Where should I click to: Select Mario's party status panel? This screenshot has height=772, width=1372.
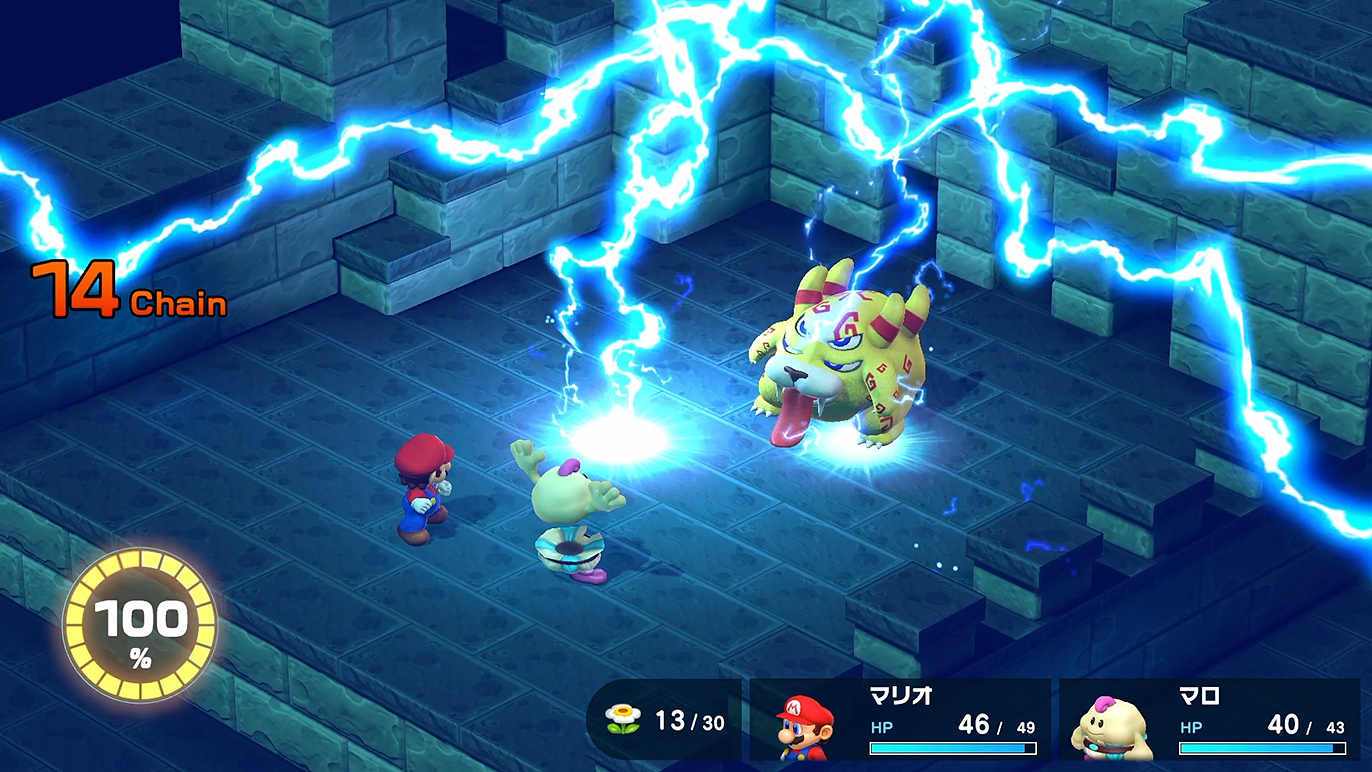(x=900, y=721)
